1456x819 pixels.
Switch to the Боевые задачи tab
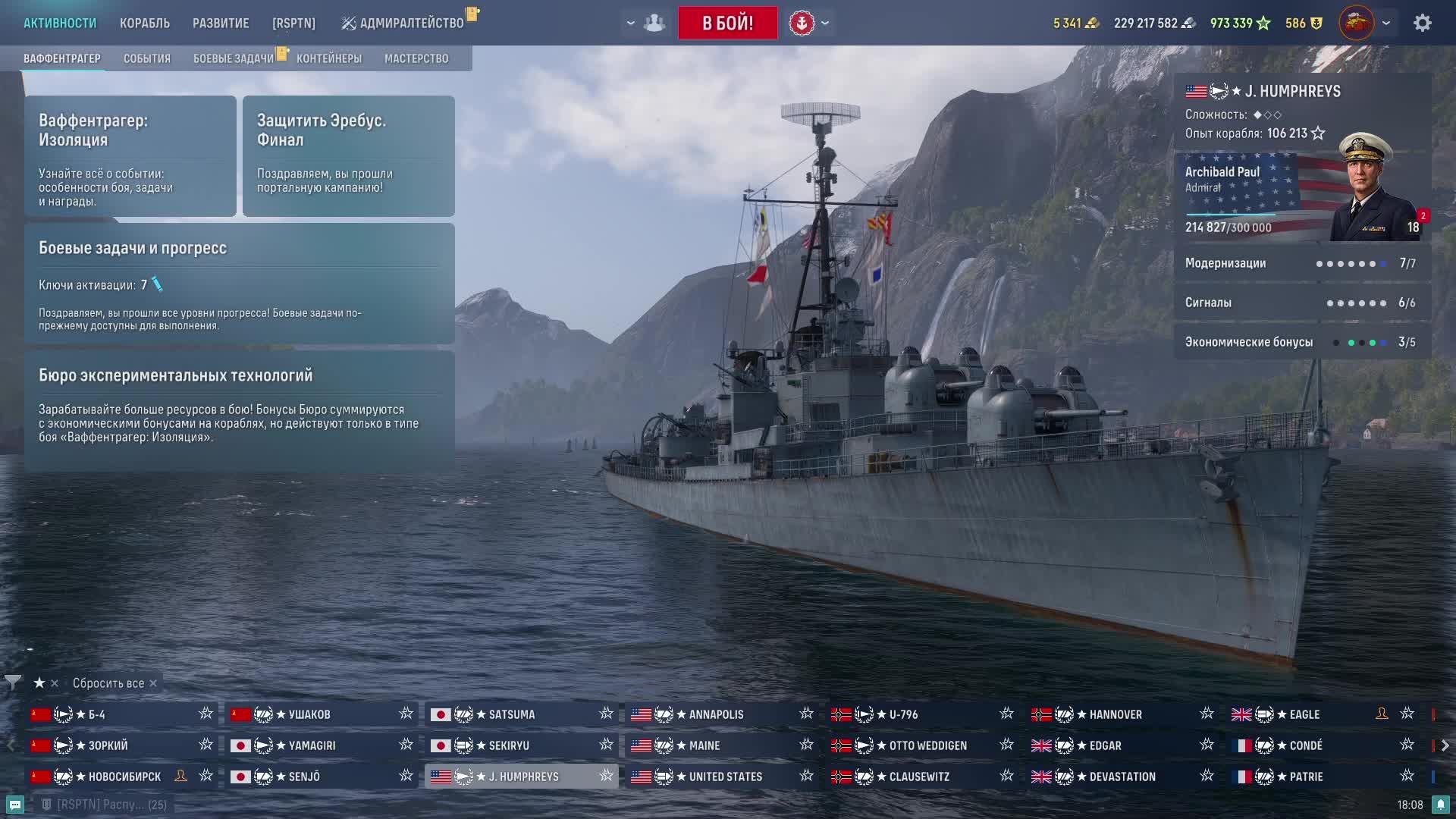click(x=233, y=58)
